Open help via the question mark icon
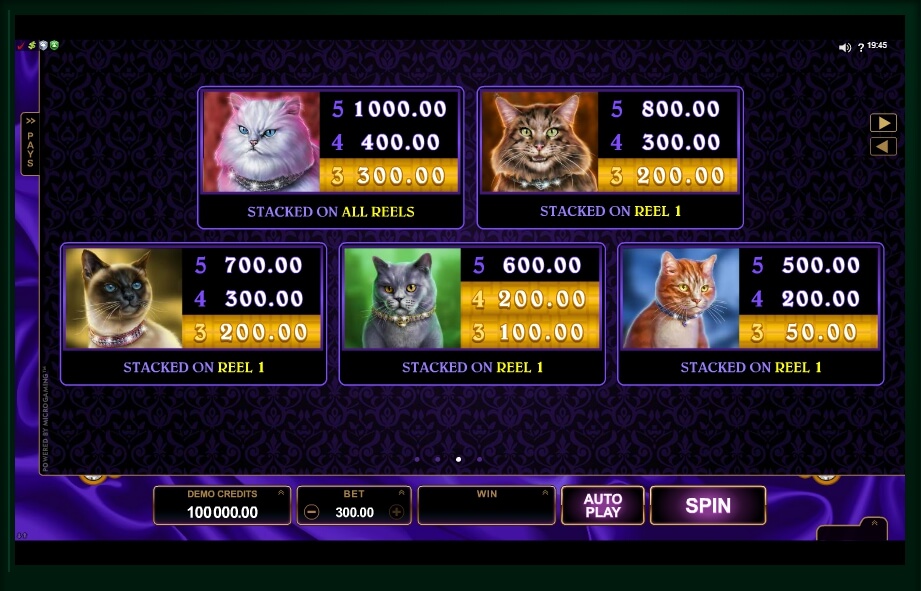Viewport: 921px width, 591px height. 860,47
